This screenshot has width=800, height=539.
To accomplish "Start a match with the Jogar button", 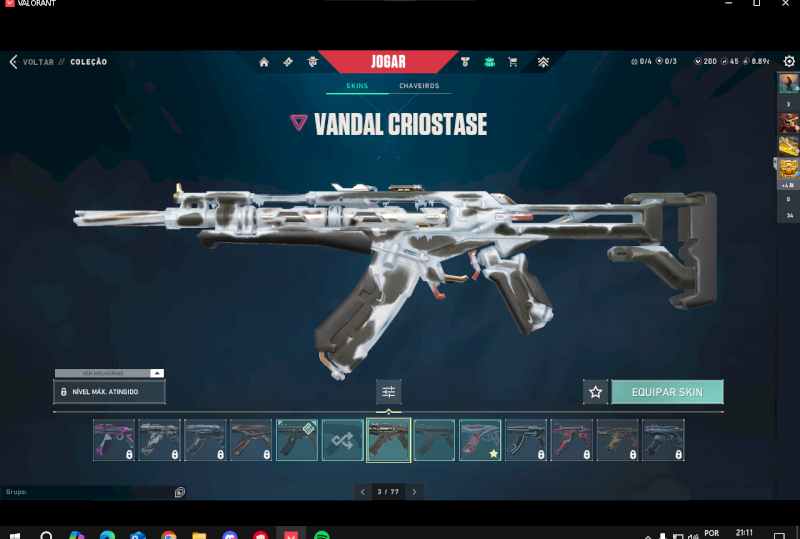I will point(388,62).
